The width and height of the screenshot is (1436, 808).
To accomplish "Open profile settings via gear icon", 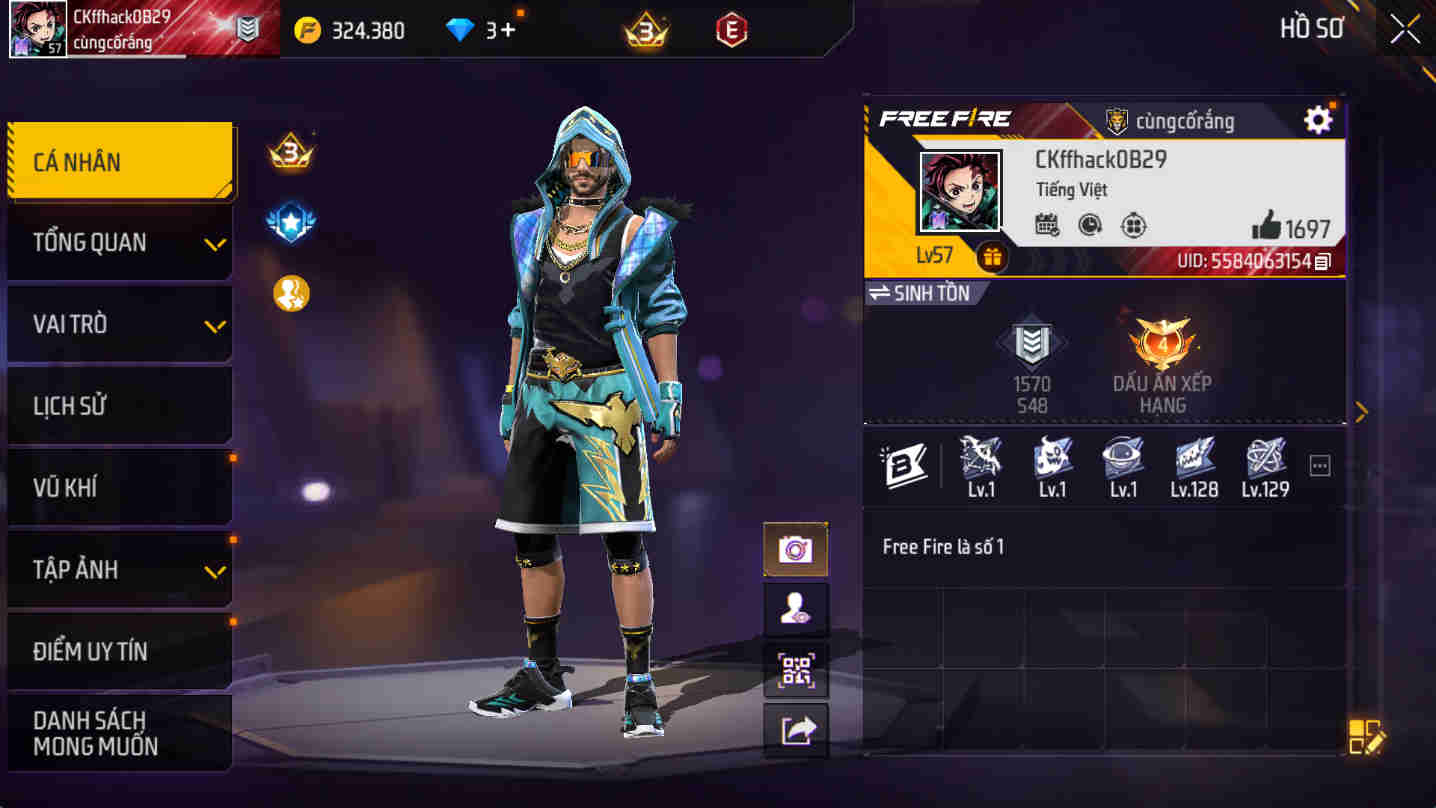I will [1317, 118].
